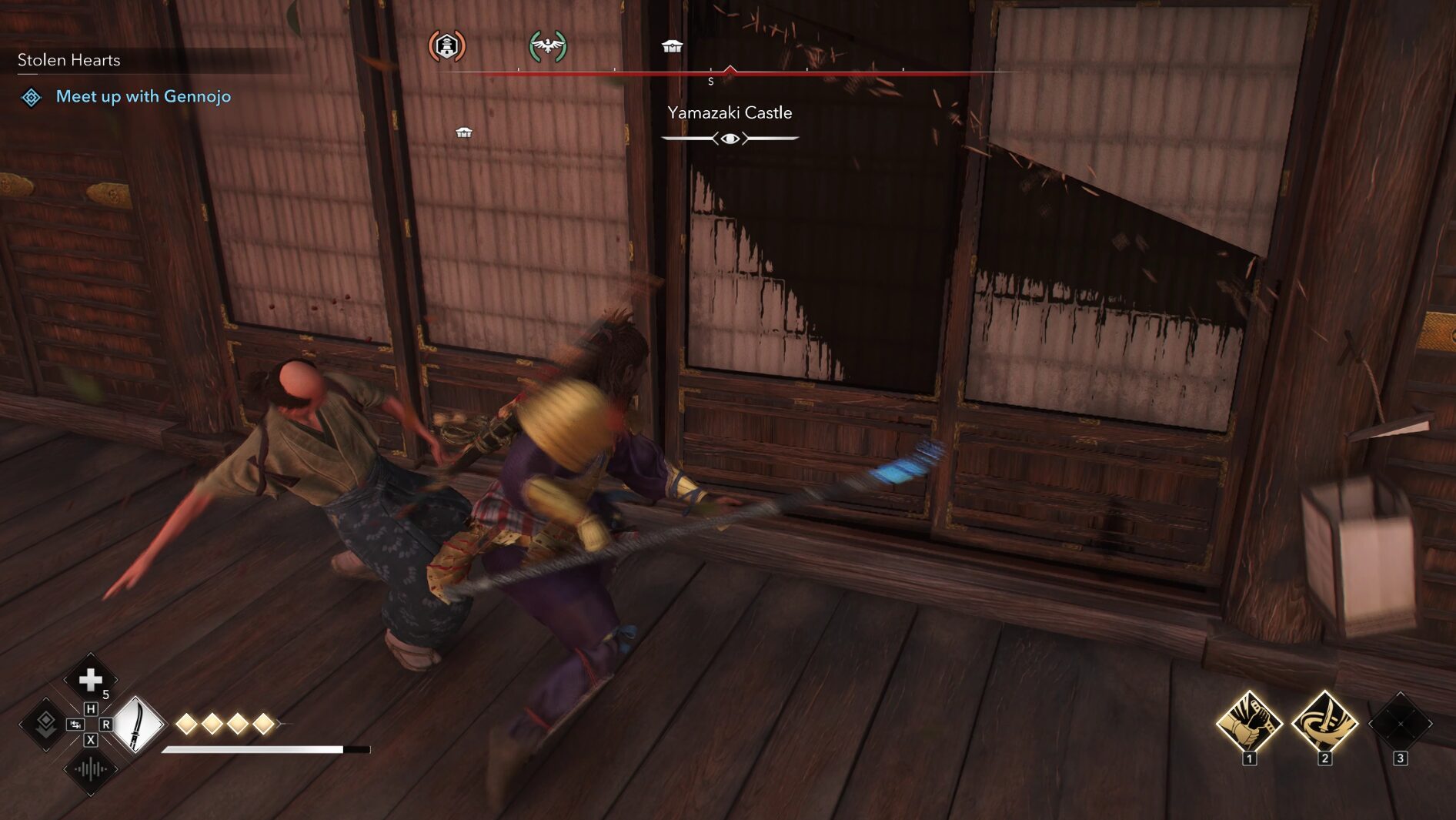Use the healing ration cross icon

pyautogui.click(x=91, y=679)
